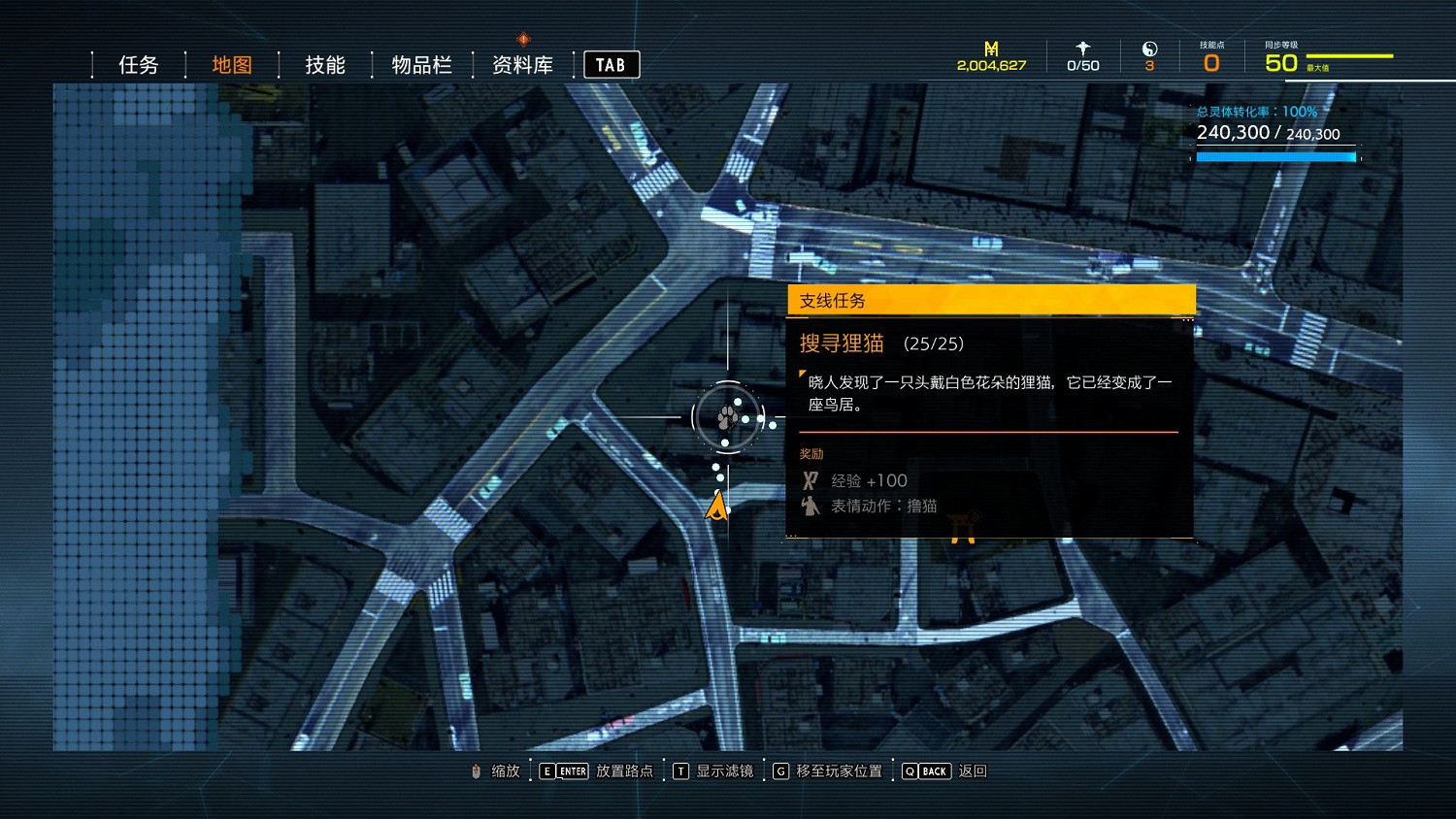
Task: Open the 搜寻狸猫 quest details
Action: (839, 344)
